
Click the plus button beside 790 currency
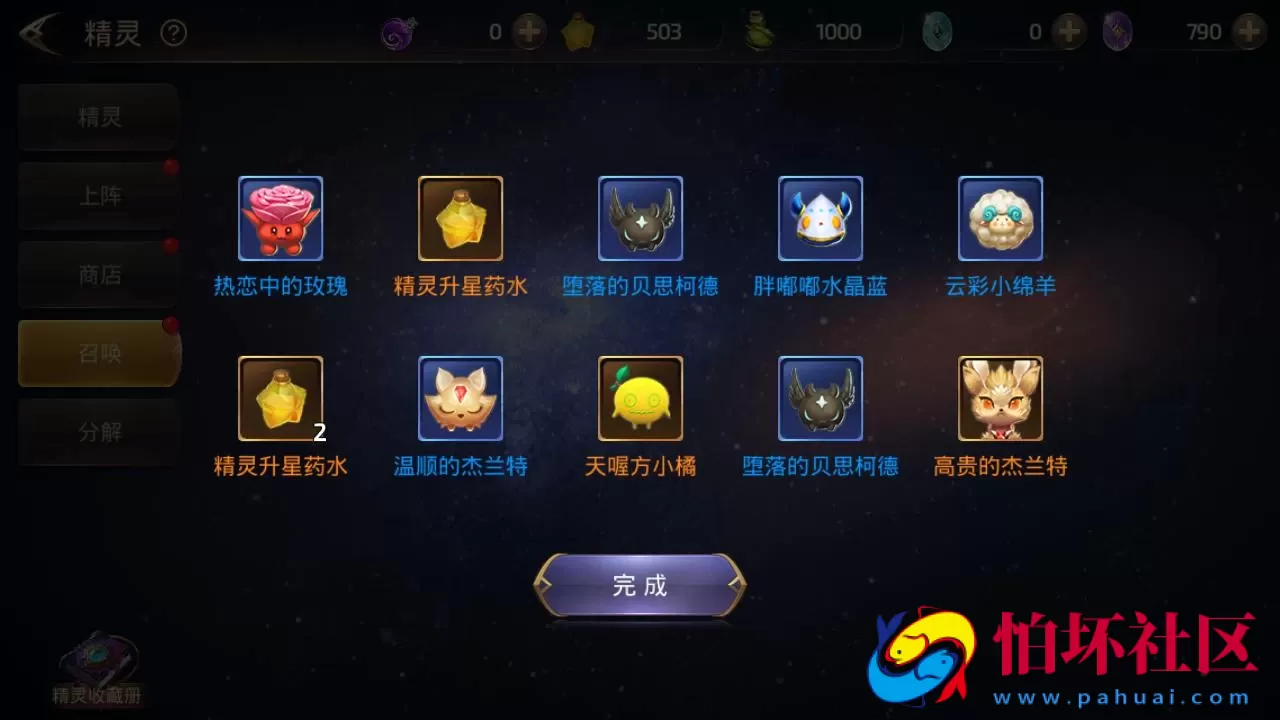click(1248, 33)
